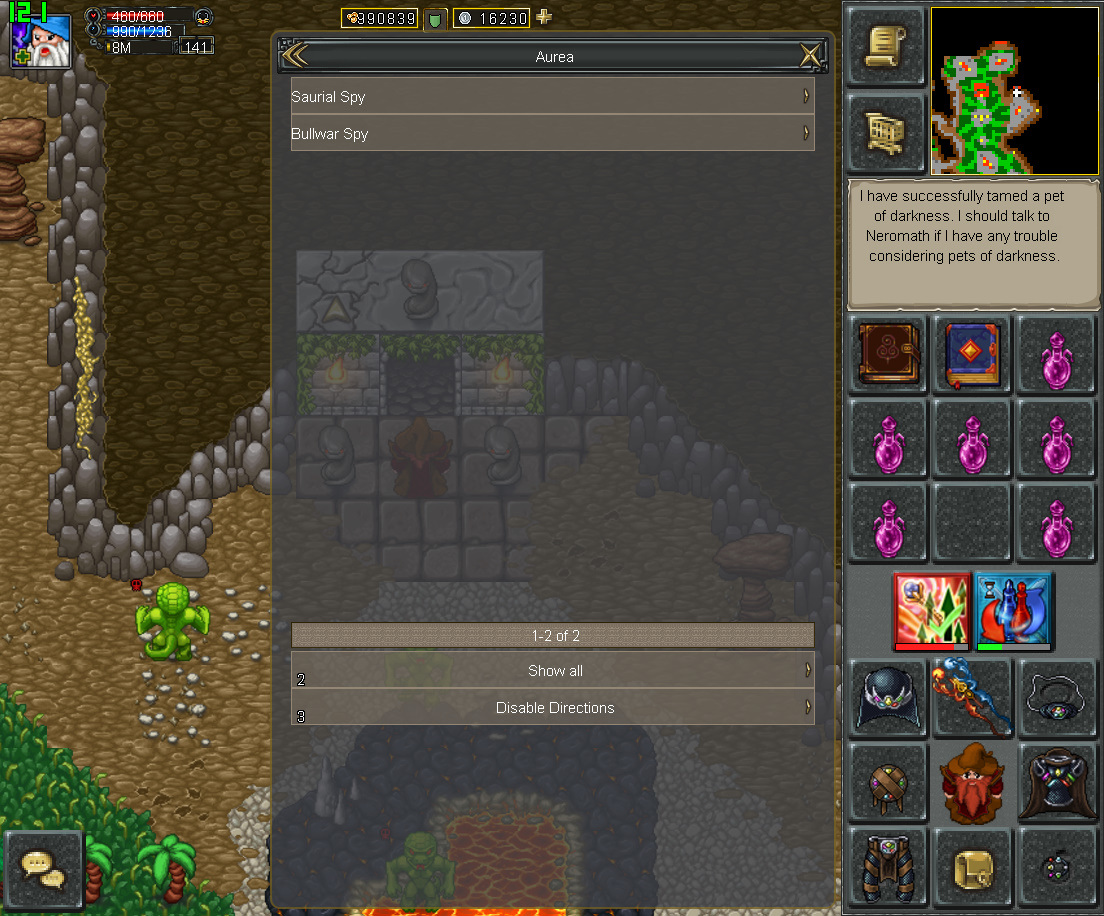Close the Aurea panel with the X

pyautogui.click(x=810, y=56)
